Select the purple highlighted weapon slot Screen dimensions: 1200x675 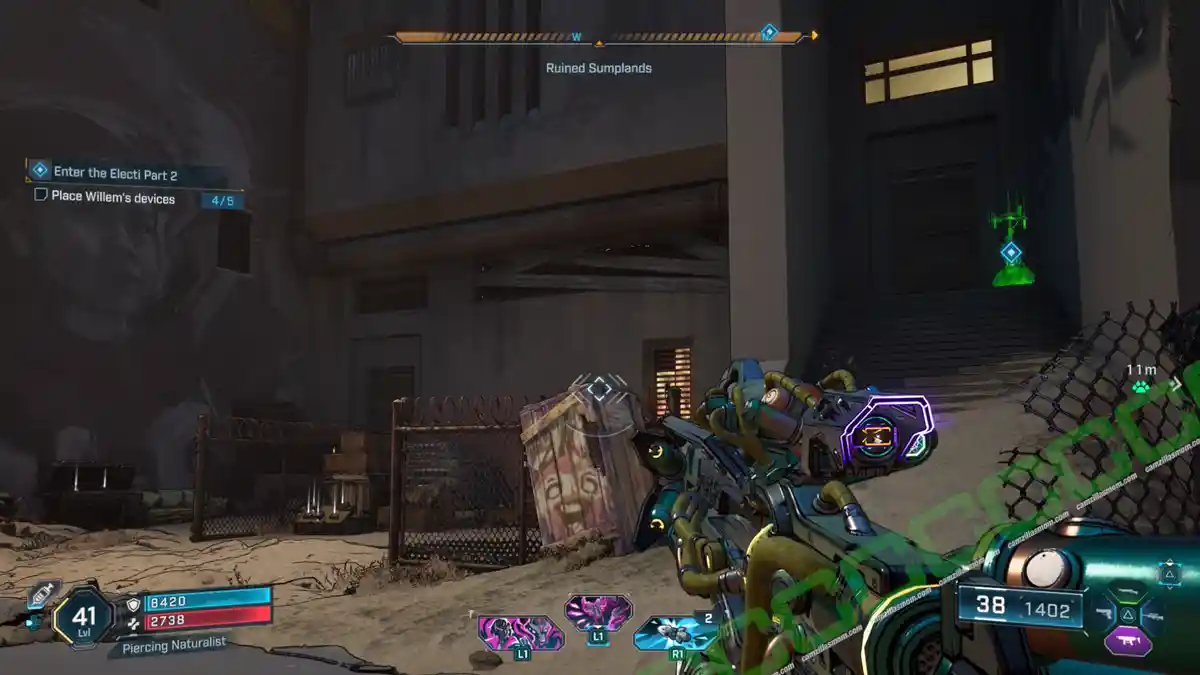(1127, 641)
